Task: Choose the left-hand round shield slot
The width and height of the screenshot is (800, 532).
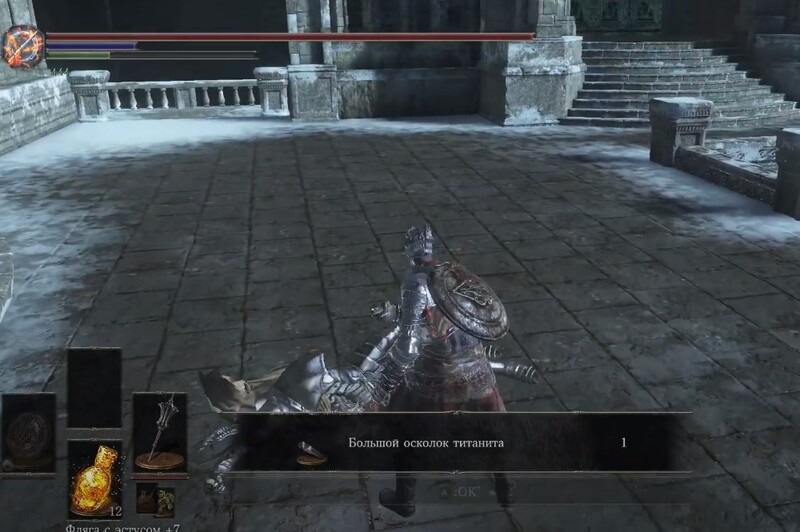Action: pos(28,432)
